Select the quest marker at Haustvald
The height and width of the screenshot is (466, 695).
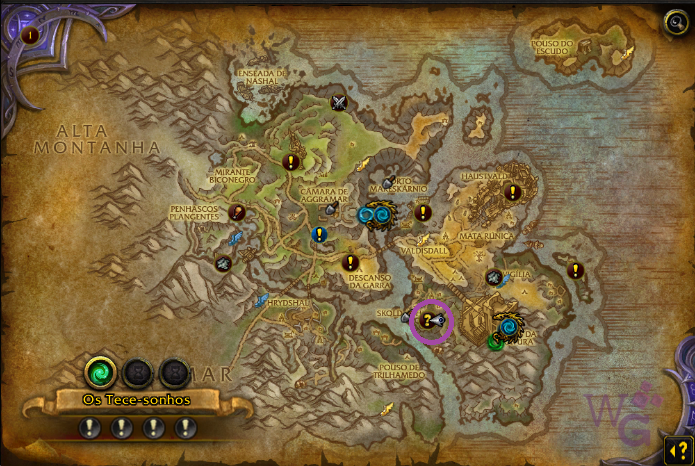coord(513,192)
